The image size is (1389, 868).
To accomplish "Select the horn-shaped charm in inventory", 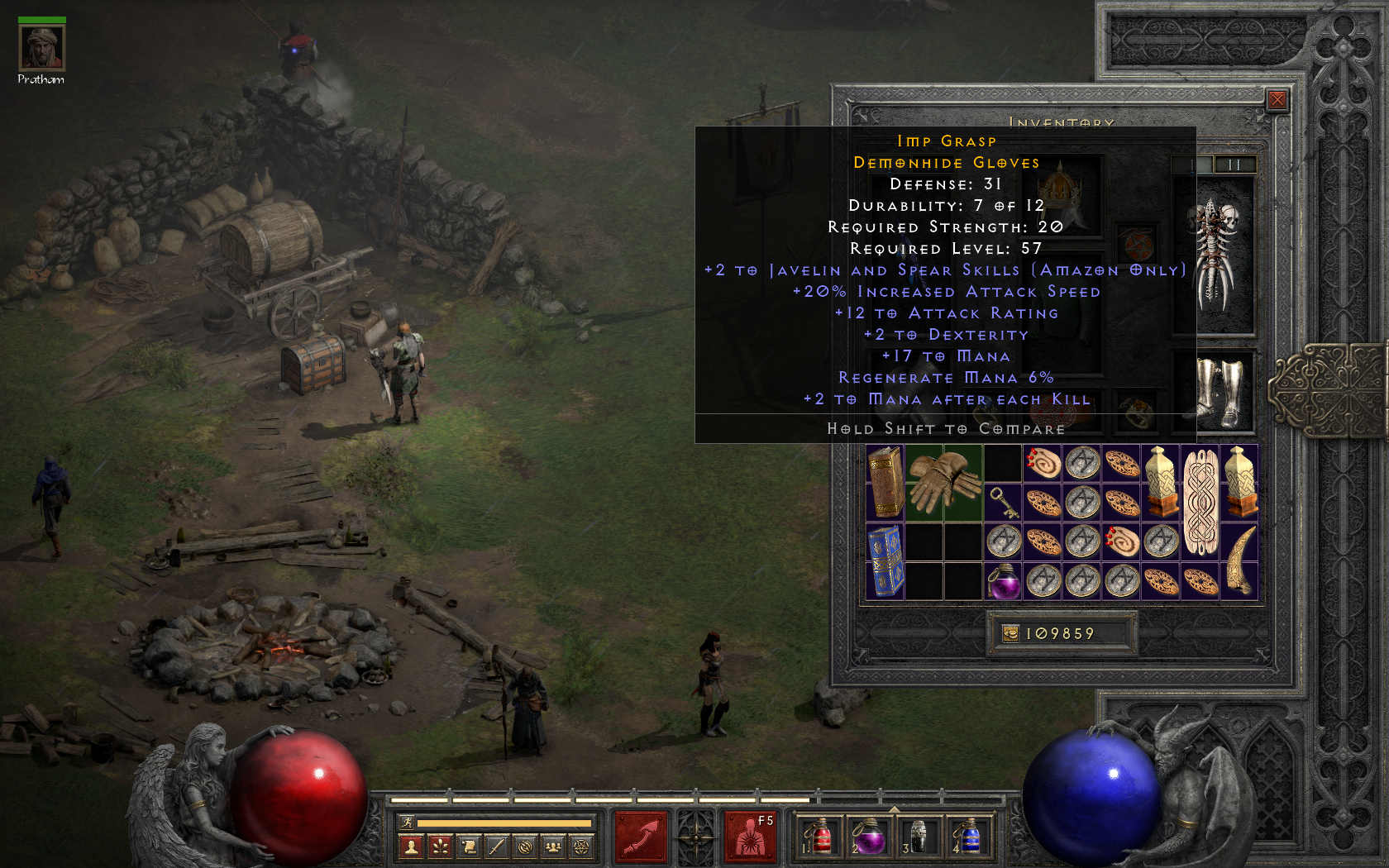I will (1239, 561).
